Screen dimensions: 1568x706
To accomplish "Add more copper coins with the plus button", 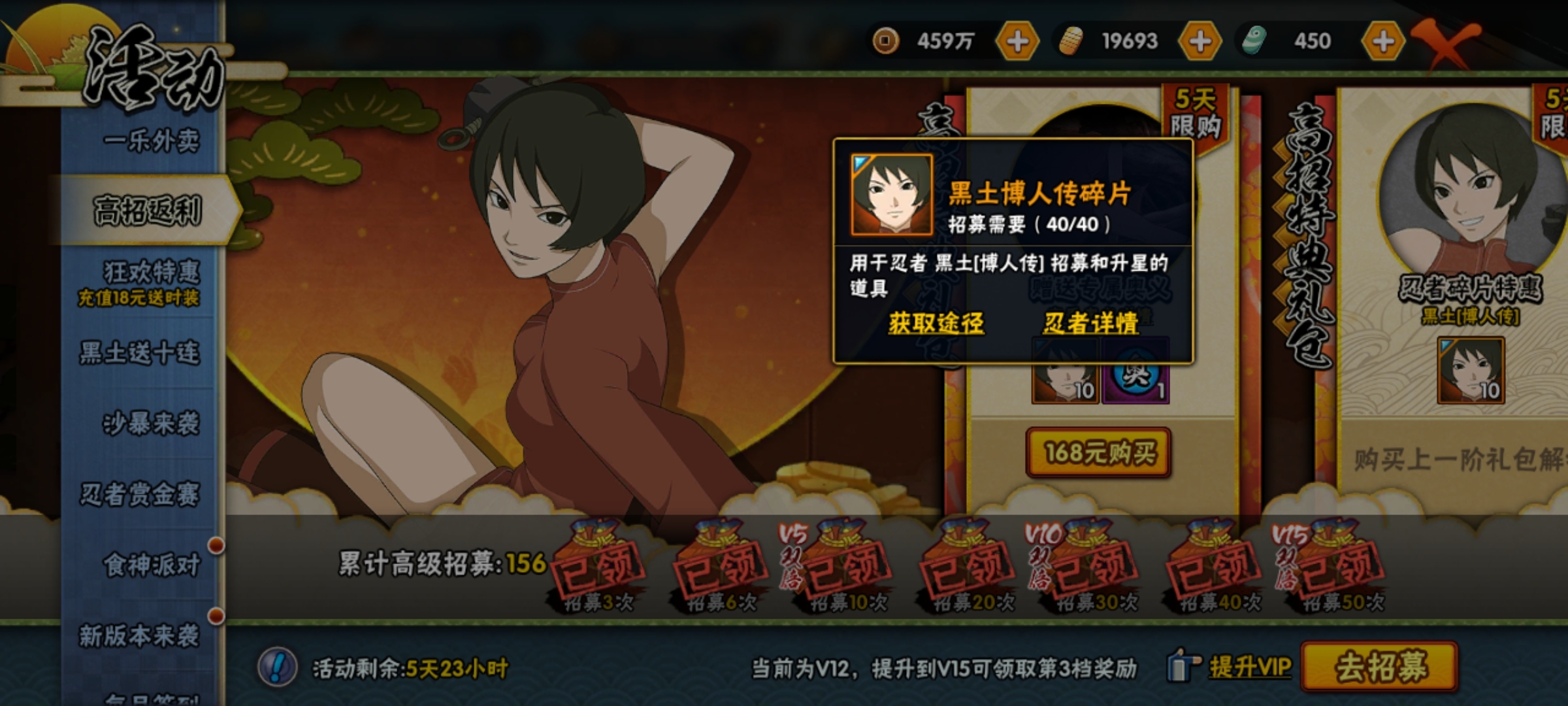I will pos(1017,41).
